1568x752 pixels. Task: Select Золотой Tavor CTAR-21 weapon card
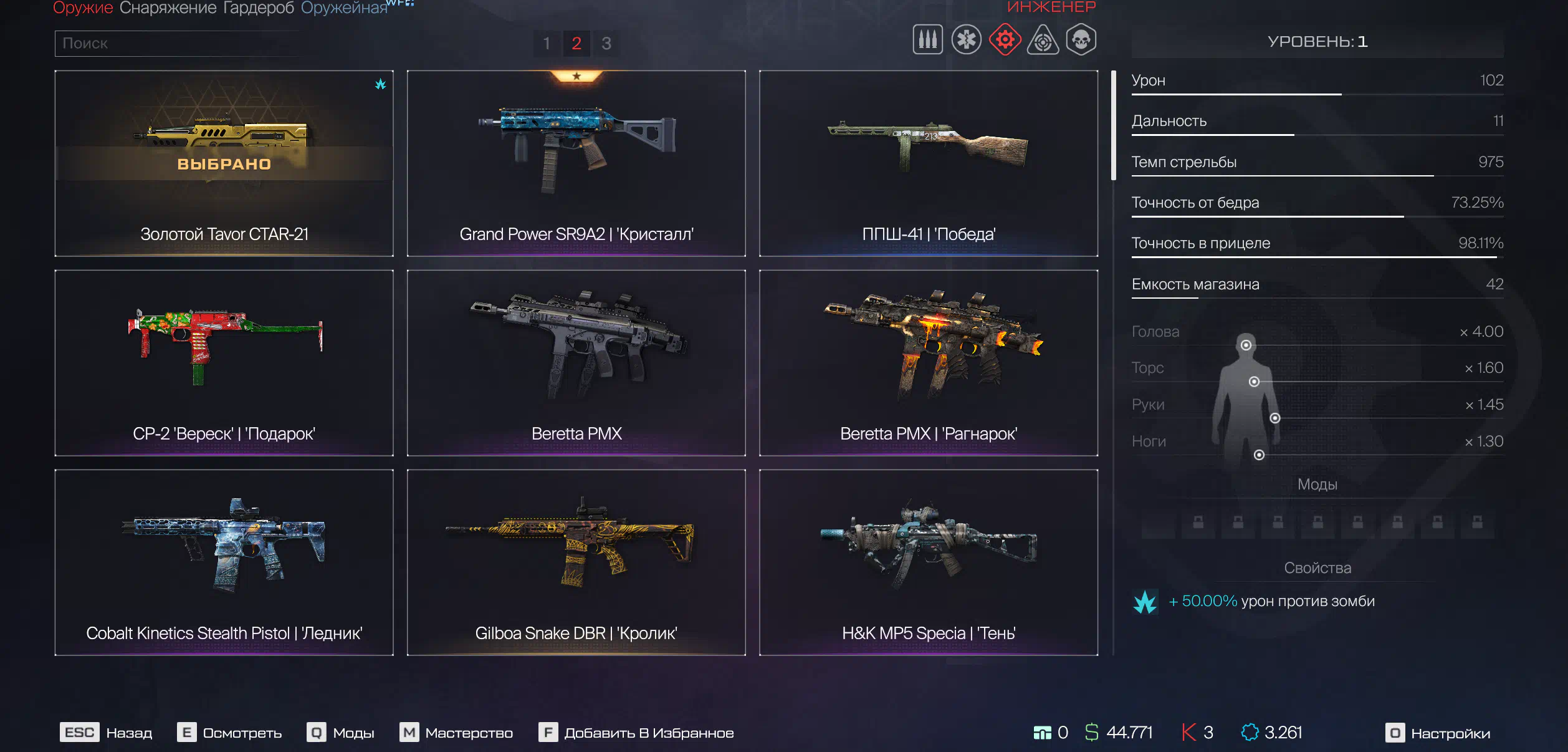tap(224, 163)
